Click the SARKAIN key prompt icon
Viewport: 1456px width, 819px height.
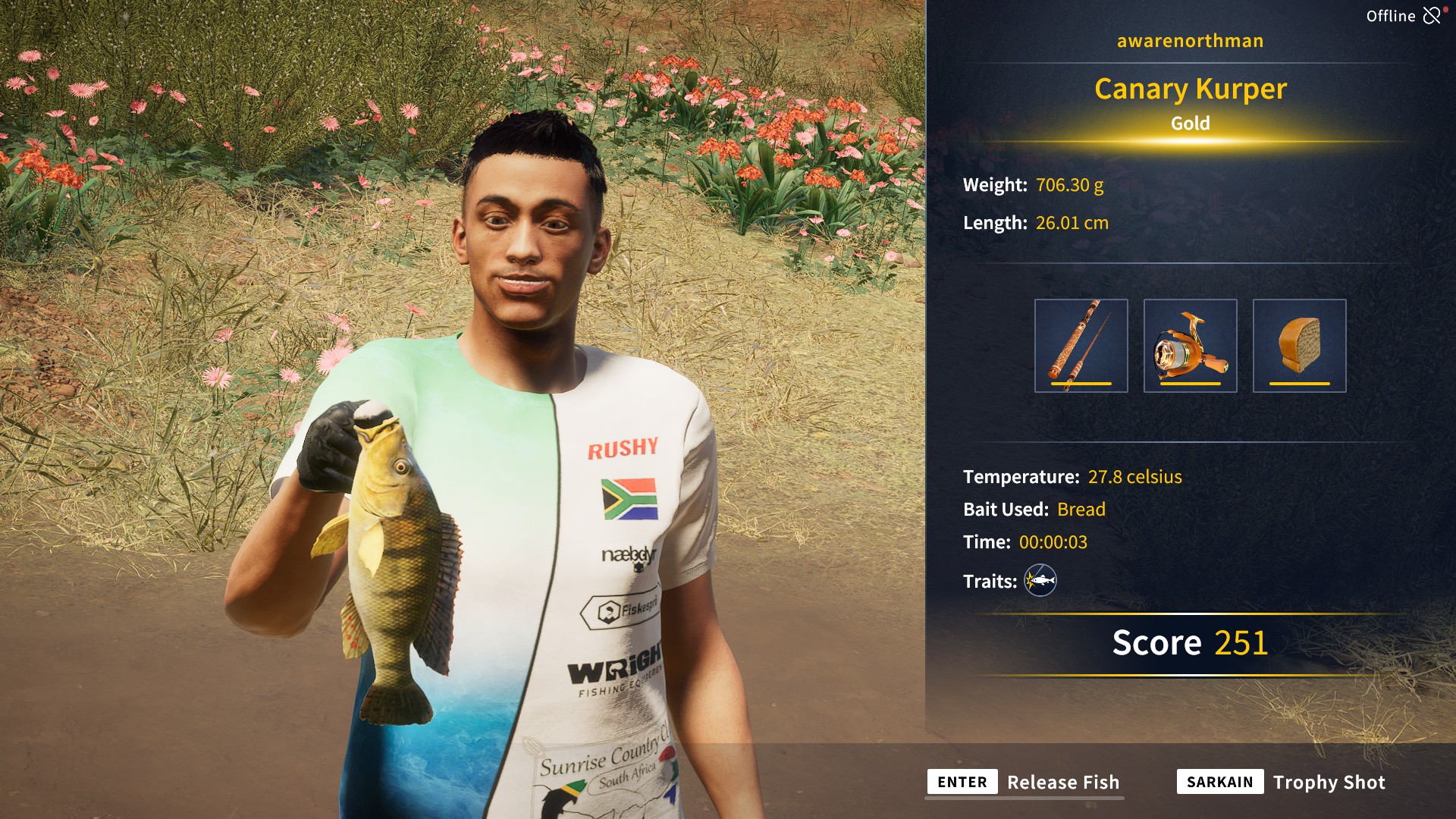[x=1219, y=782]
